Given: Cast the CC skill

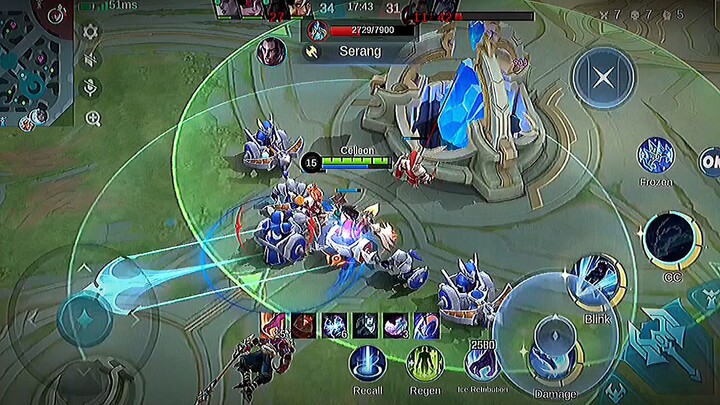Looking at the screenshot, I should click(x=671, y=240).
